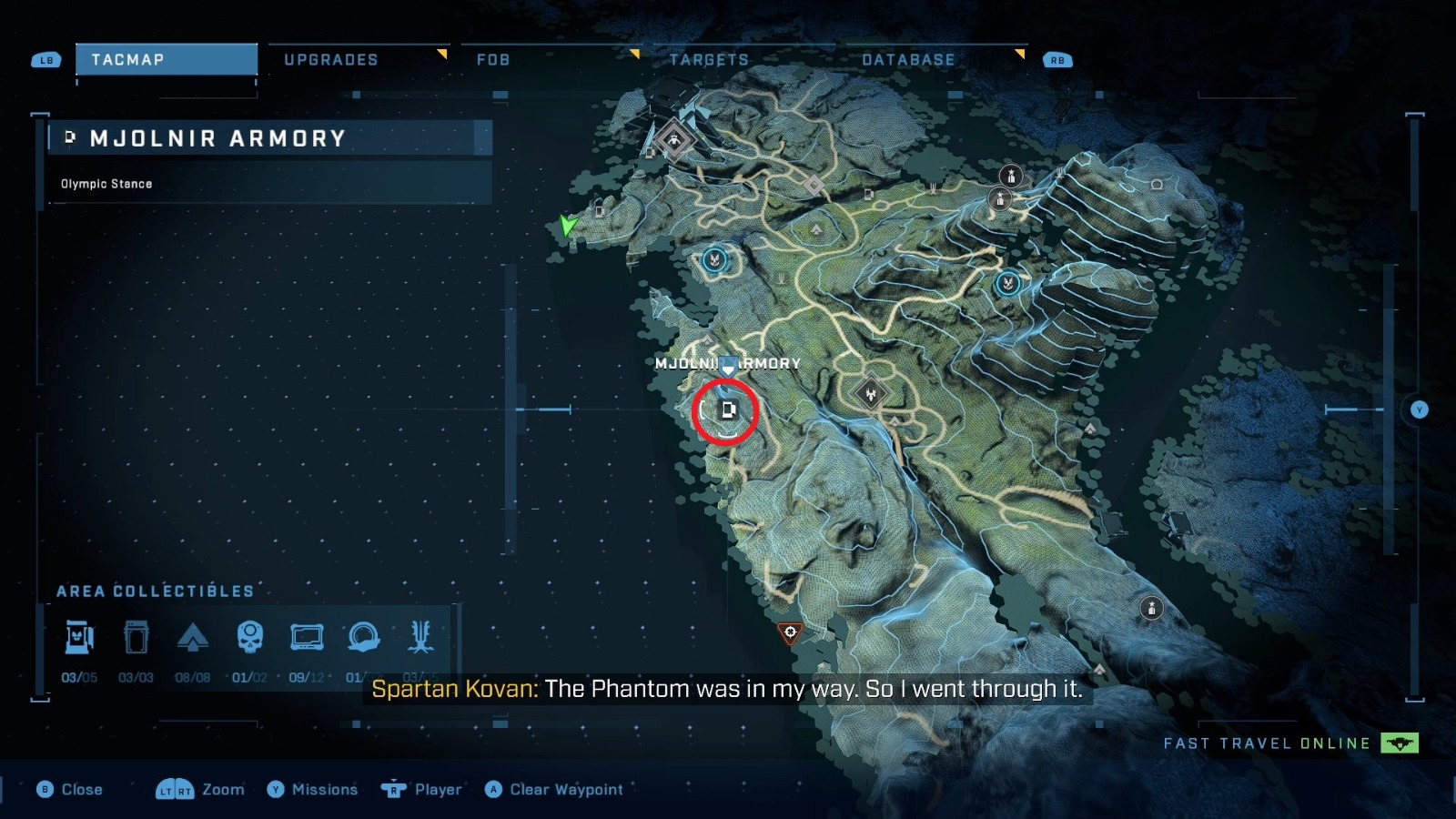Viewport: 1456px width, 819px height.
Task: Select the red-circled Mjolnir Armory marker
Action: 727,410
